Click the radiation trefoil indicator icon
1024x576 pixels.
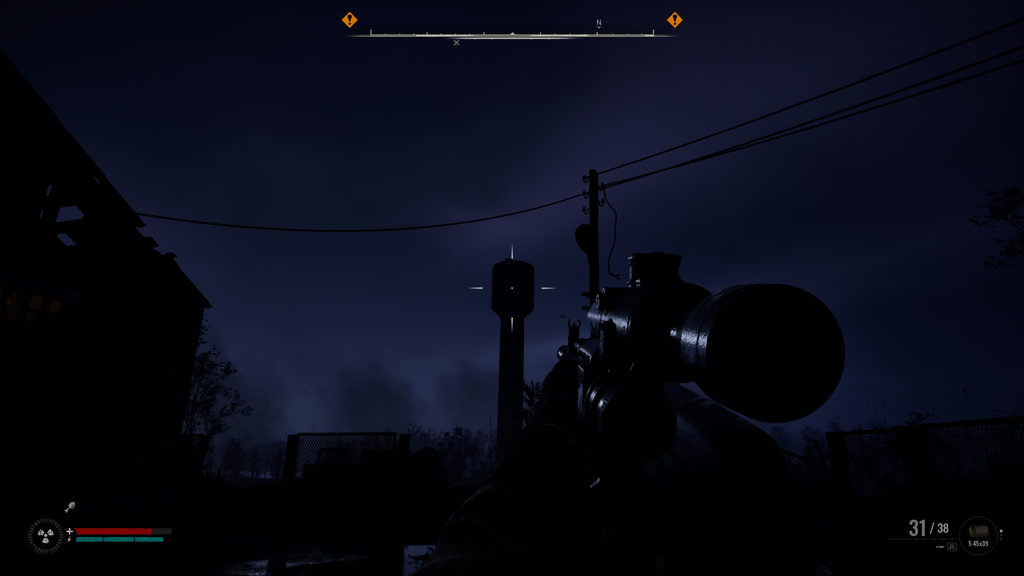click(x=45, y=535)
